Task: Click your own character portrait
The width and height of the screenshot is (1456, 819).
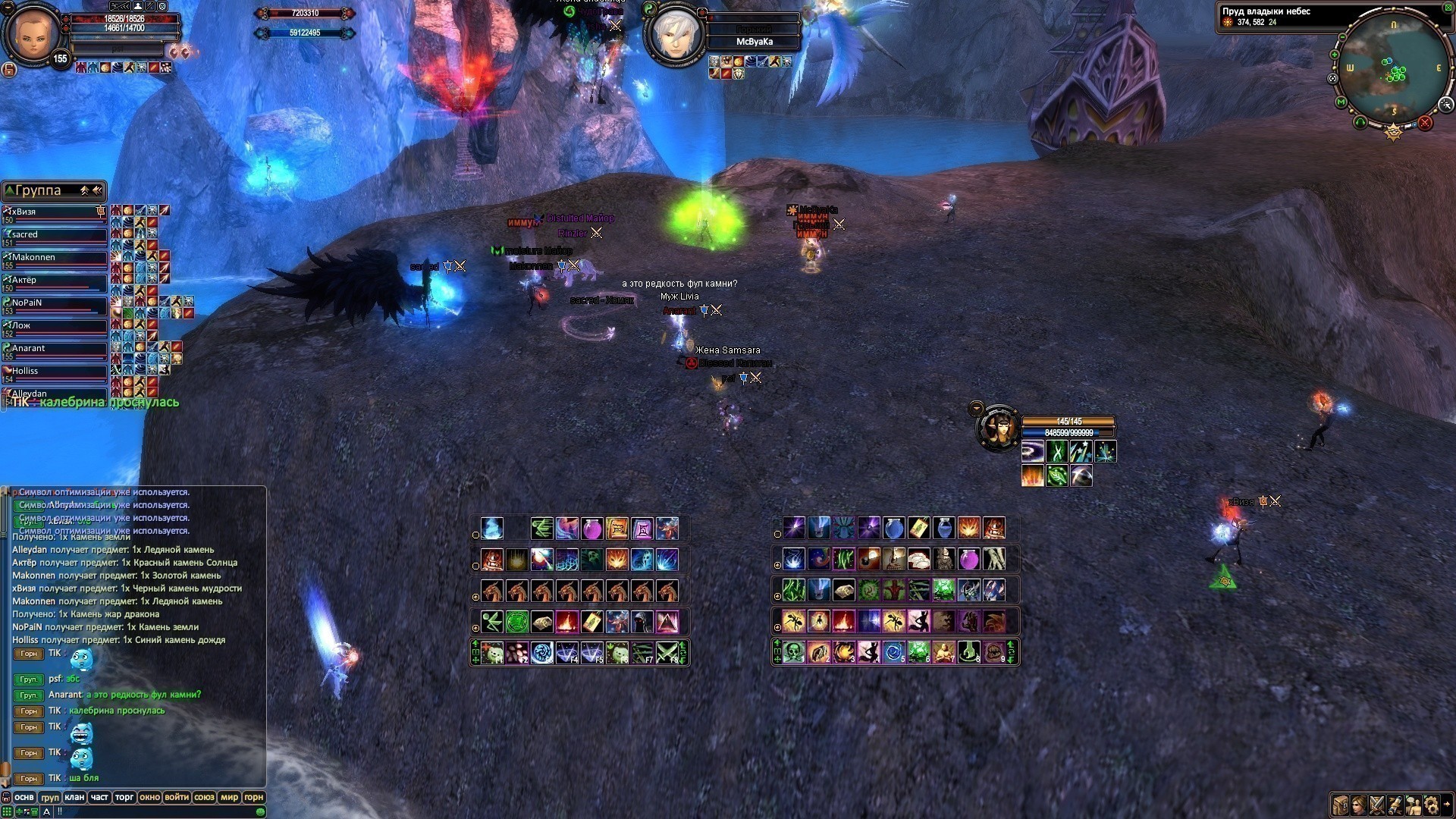Action: tap(33, 33)
